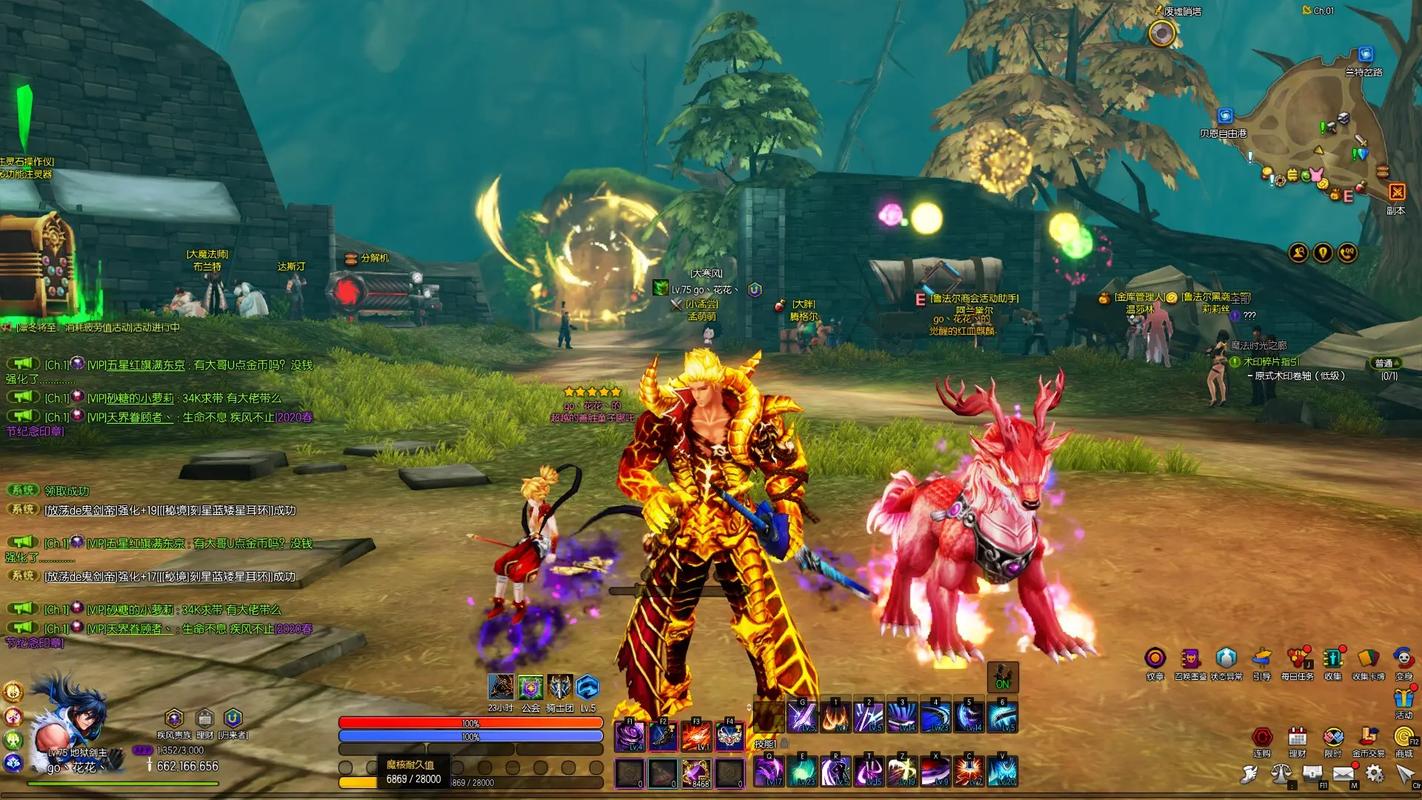This screenshot has width=1422, height=800.
Task: Open the balance scales icon
Action: [1281, 773]
